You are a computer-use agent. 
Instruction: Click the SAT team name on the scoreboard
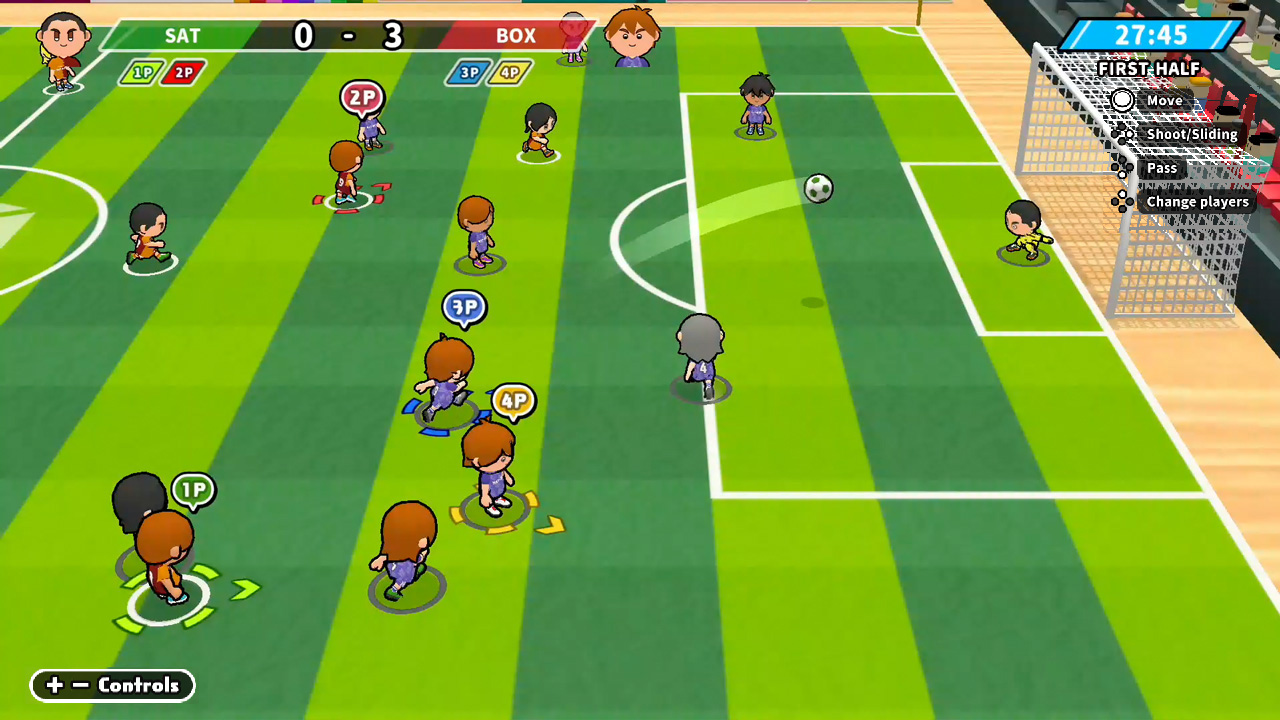point(182,36)
